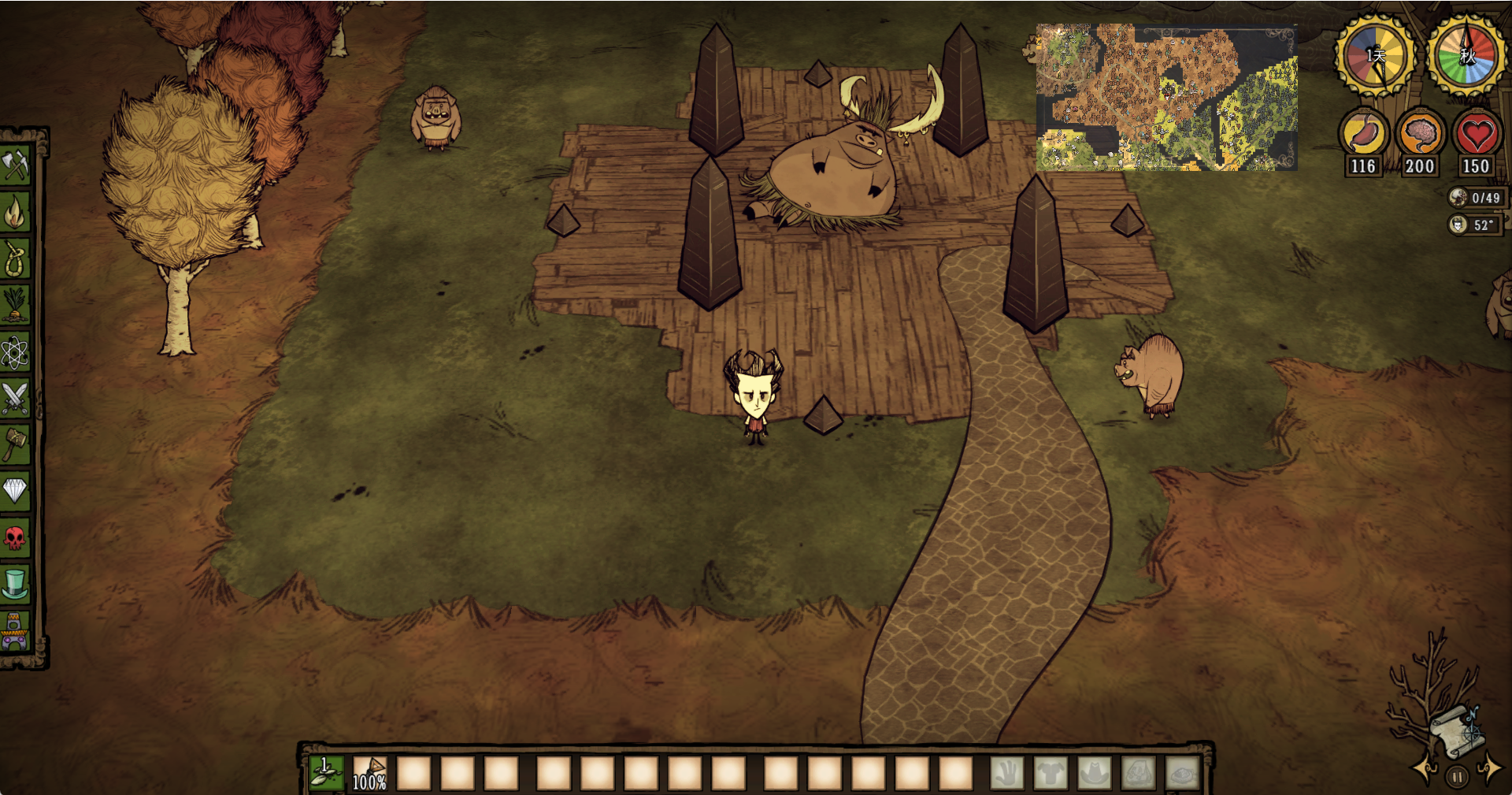Image resolution: width=1512 pixels, height=795 pixels.
Task: Select the seeds inventory slot
Action: [x=326, y=773]
